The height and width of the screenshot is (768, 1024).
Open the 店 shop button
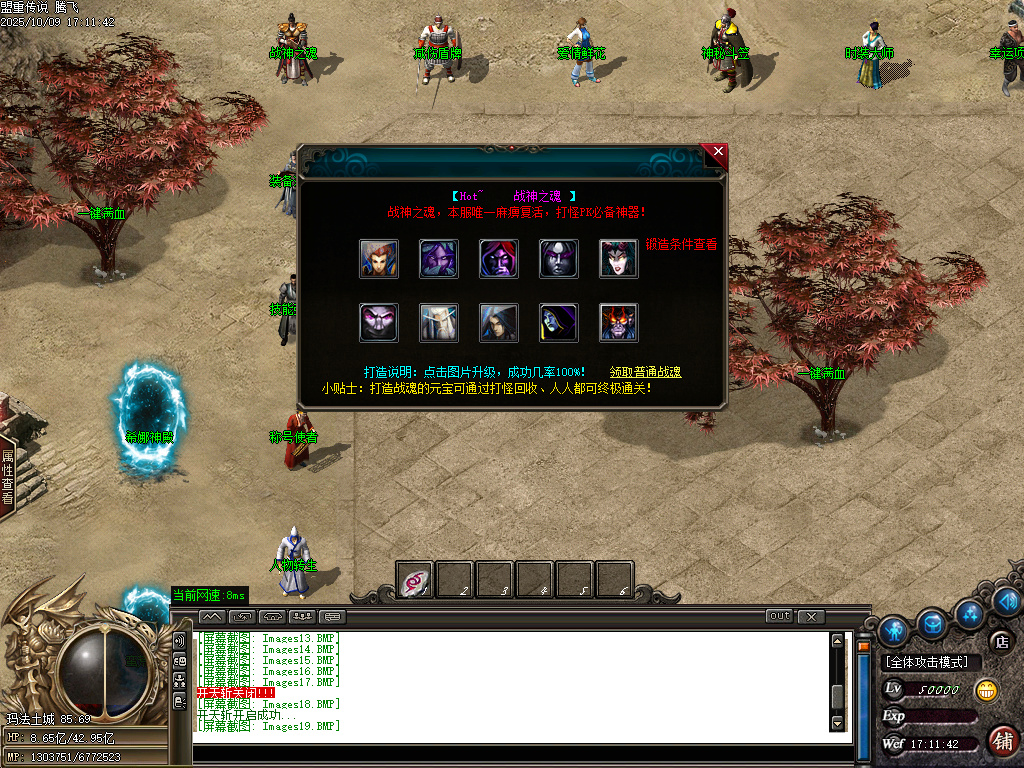coord(999,641)
